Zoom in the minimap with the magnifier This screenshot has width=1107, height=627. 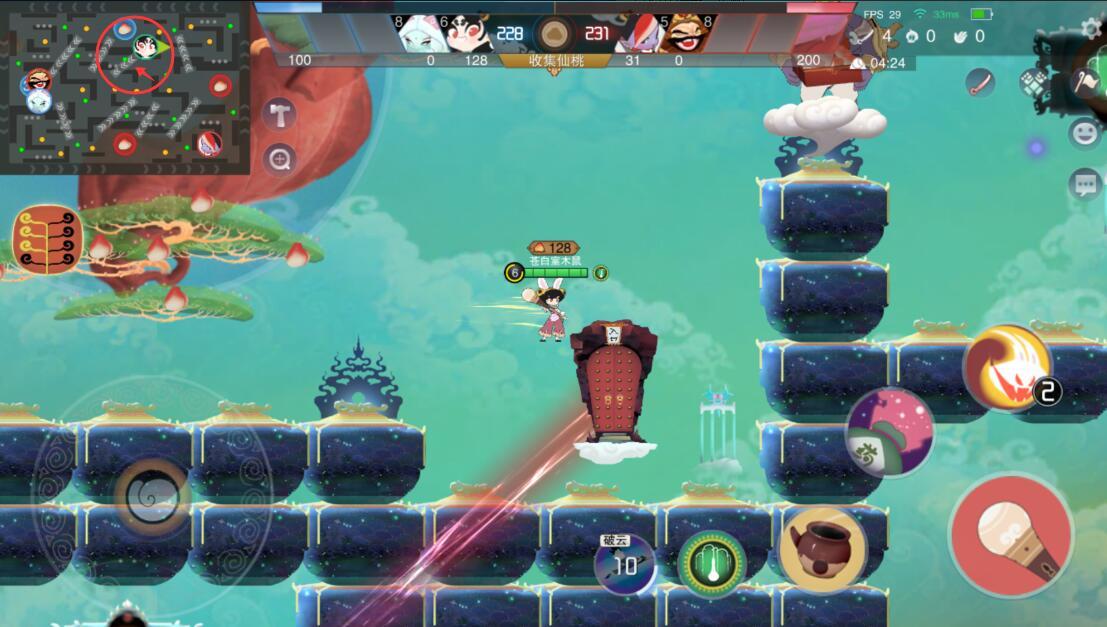[x=279, y=158]
